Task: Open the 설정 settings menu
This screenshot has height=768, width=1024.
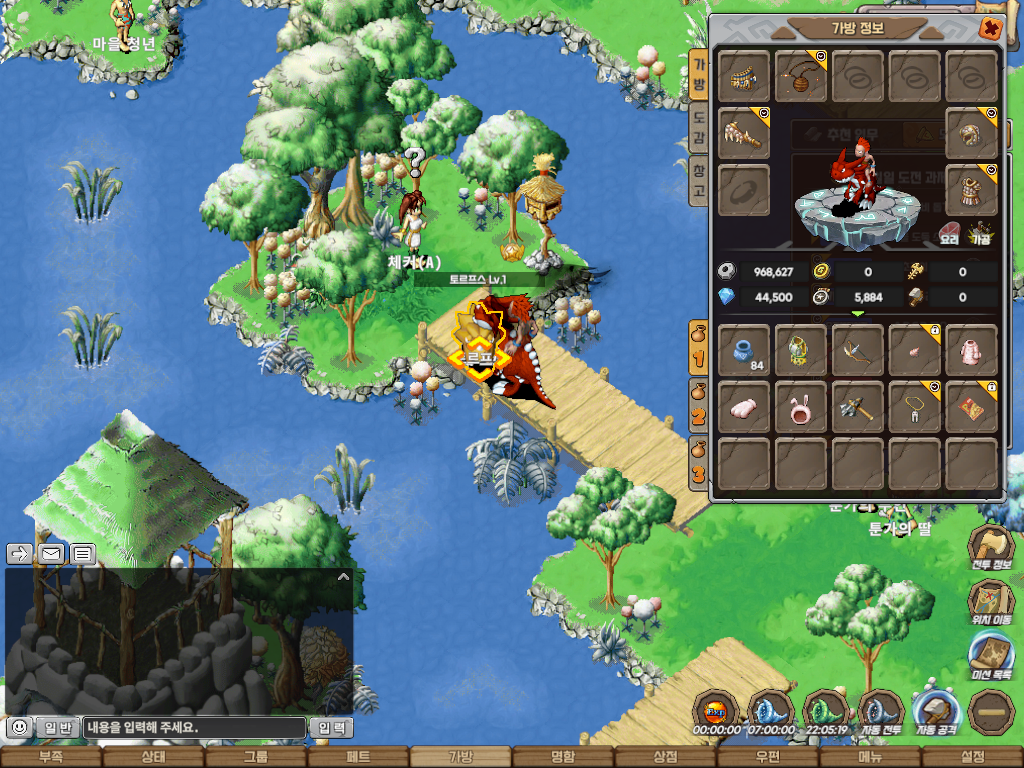Action: pos(971,757)
